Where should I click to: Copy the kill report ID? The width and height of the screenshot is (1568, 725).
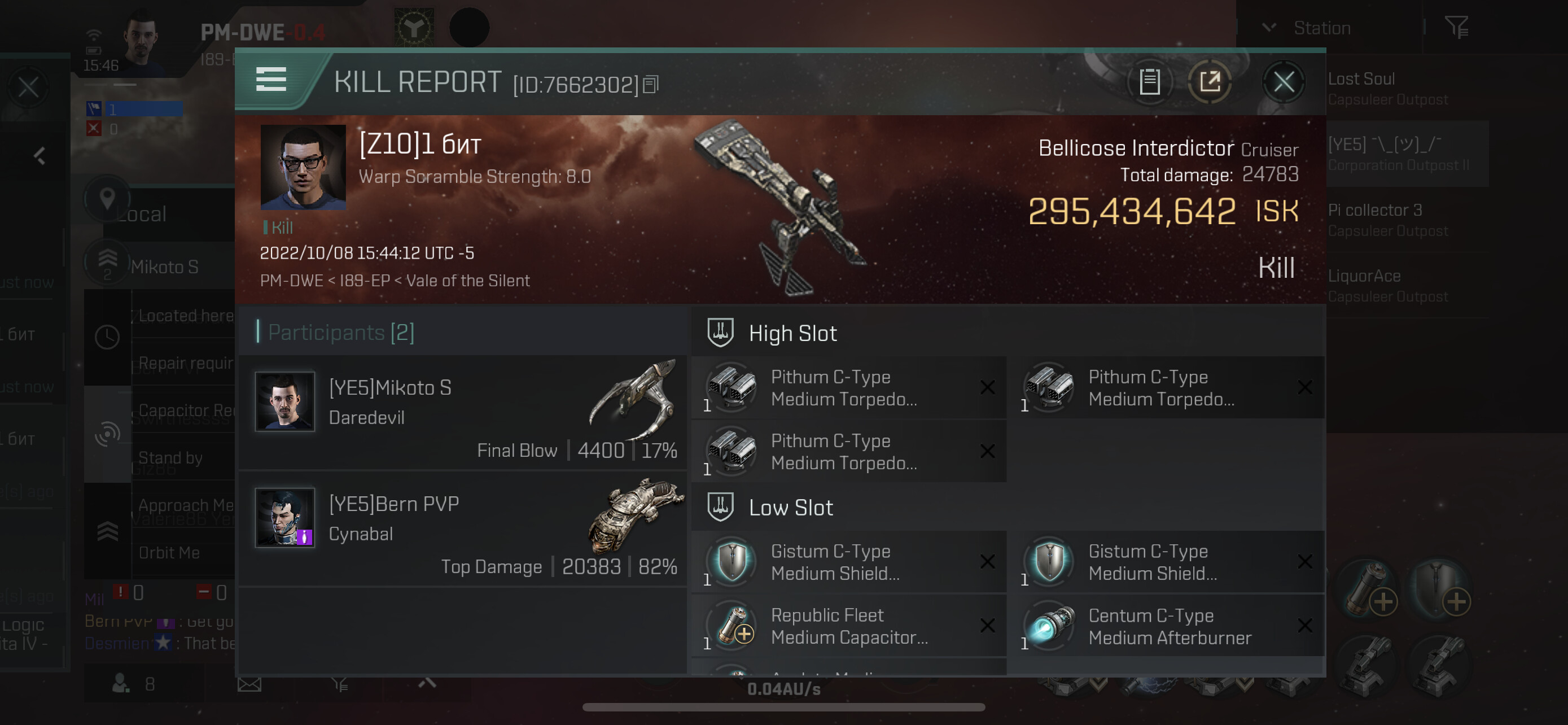(x=651, y=85)
